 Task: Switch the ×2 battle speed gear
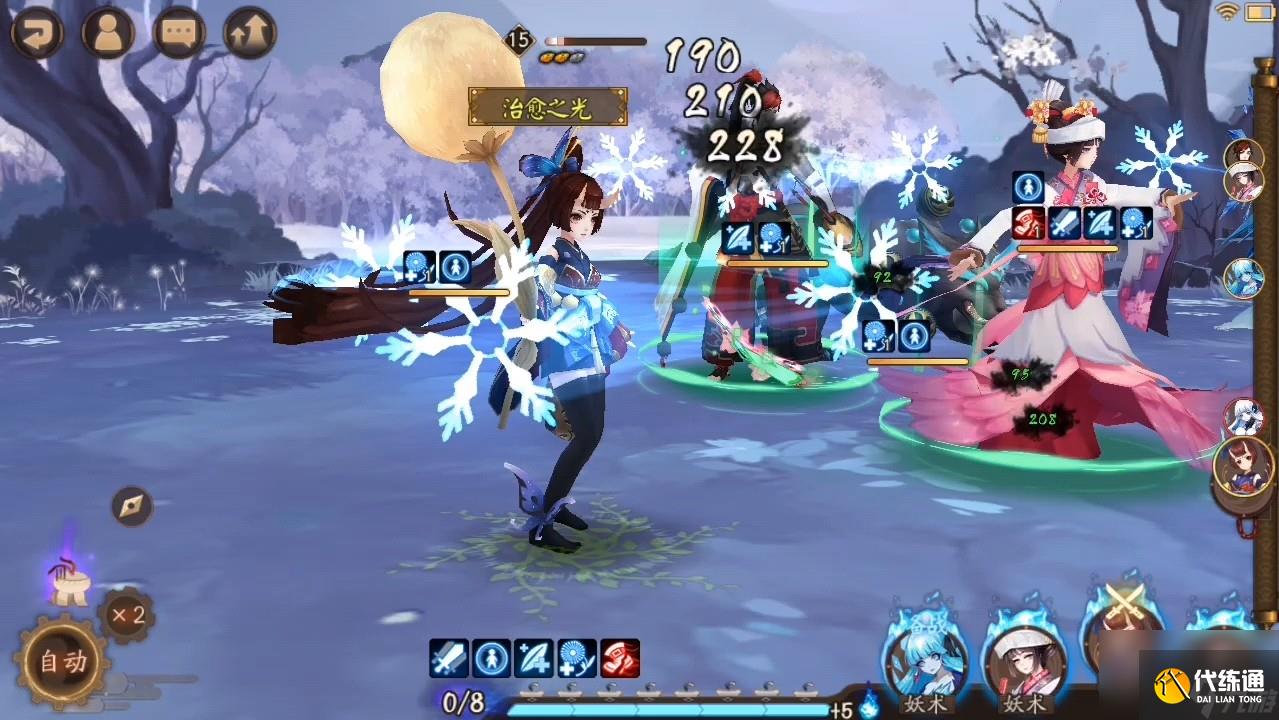[127, 615]
